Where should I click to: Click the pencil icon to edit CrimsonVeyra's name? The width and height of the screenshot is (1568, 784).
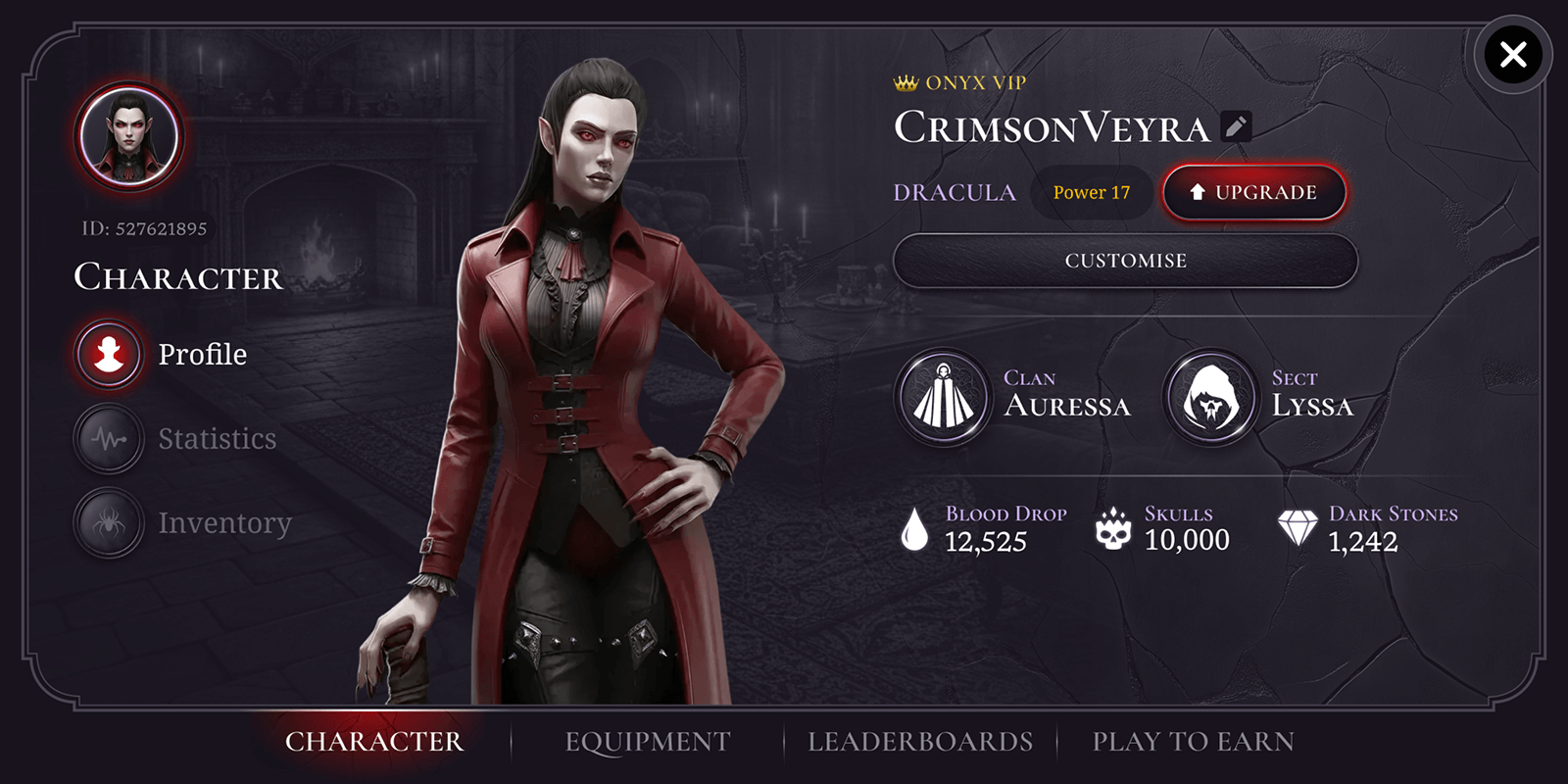1235,125
